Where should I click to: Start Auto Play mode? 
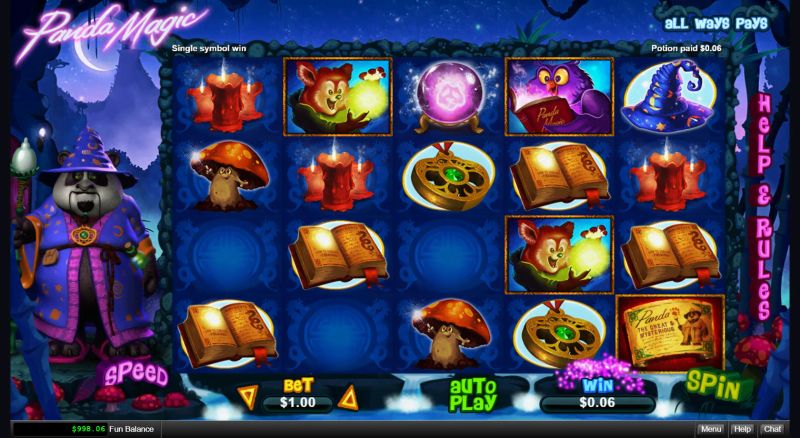[472, 394]
